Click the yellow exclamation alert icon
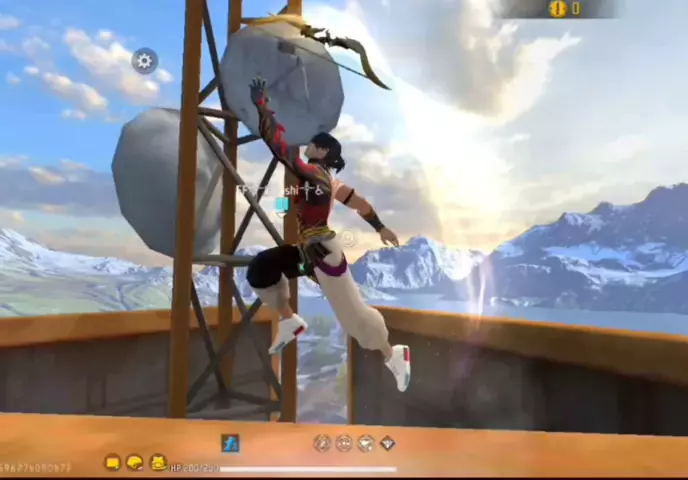The image size is (688, 480). (557, 9)
